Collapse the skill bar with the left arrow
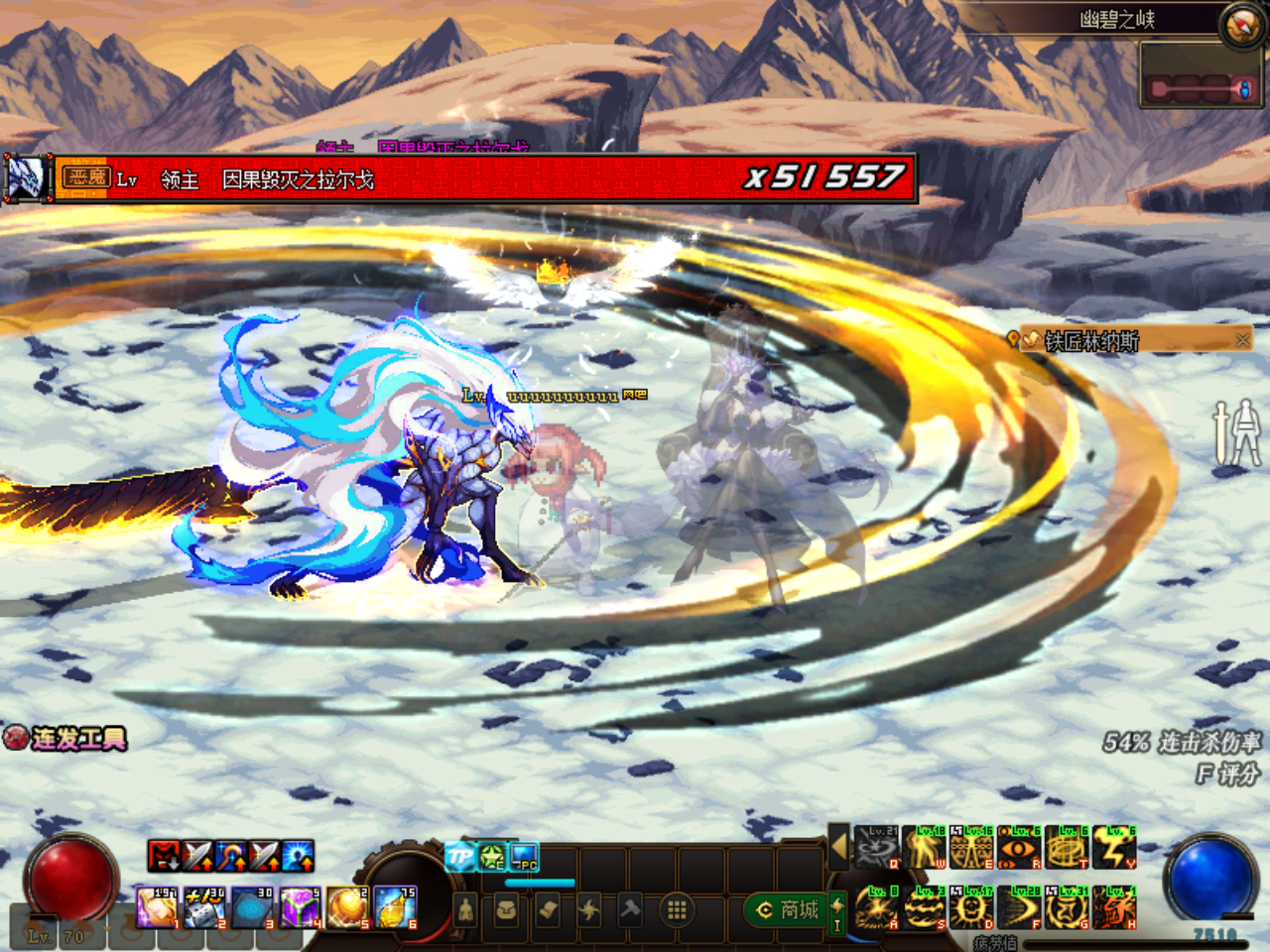This screenshot has height=952, width=1270. (x=838, y=847)
